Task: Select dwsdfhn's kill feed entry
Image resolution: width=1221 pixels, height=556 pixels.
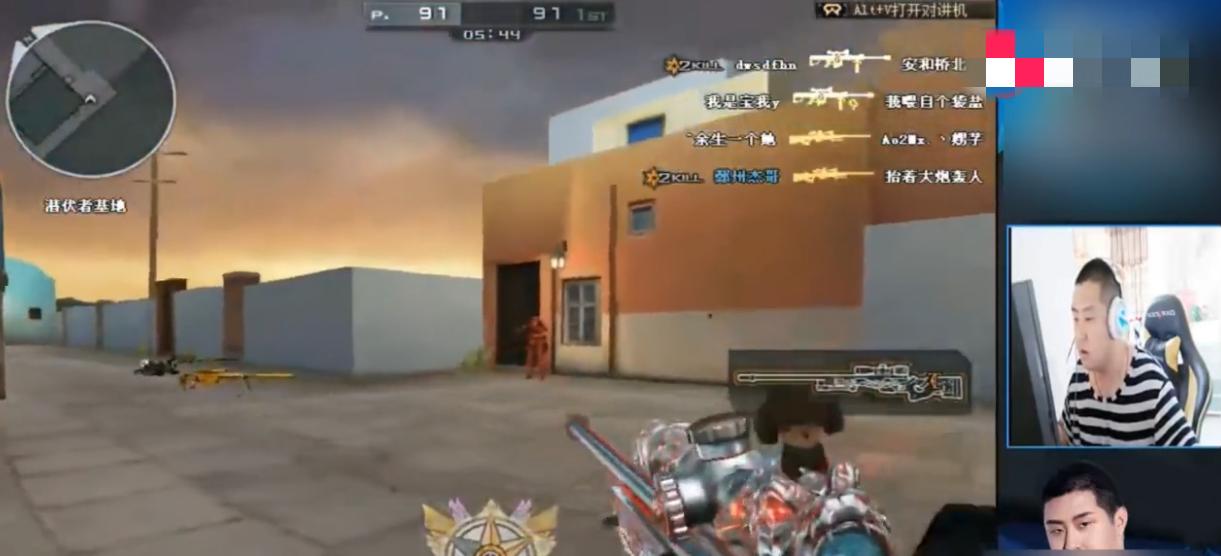Action: click(x=822, y=64)
